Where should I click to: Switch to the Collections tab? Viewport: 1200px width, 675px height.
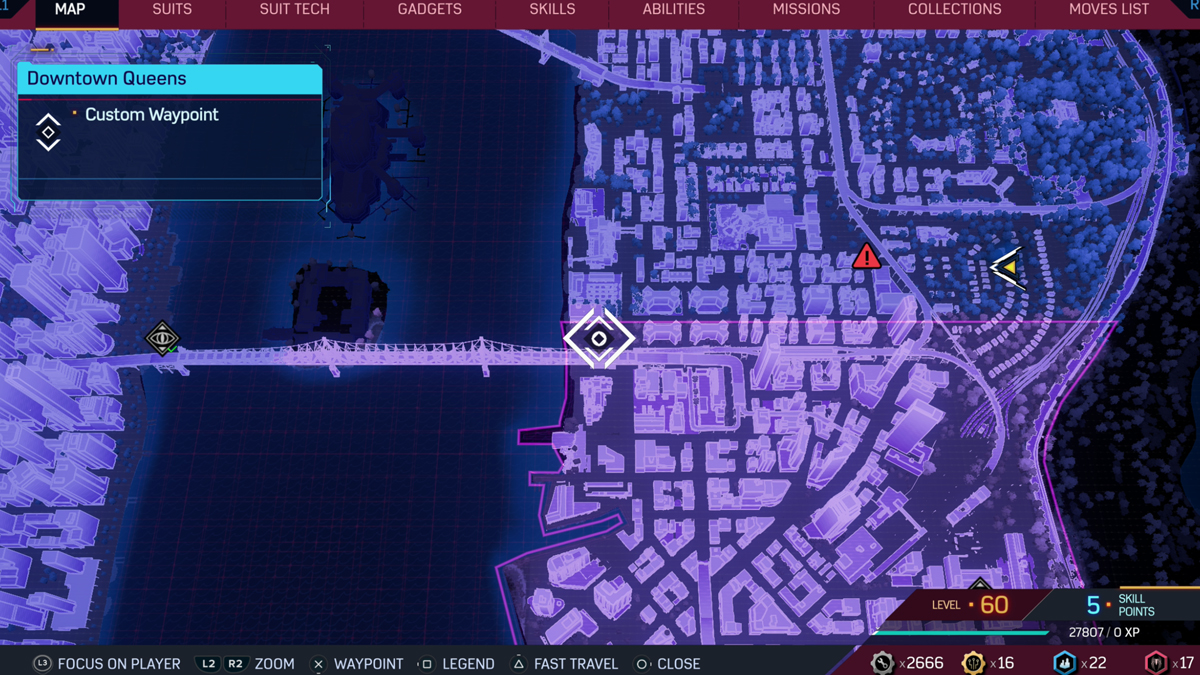pos(954,10)
